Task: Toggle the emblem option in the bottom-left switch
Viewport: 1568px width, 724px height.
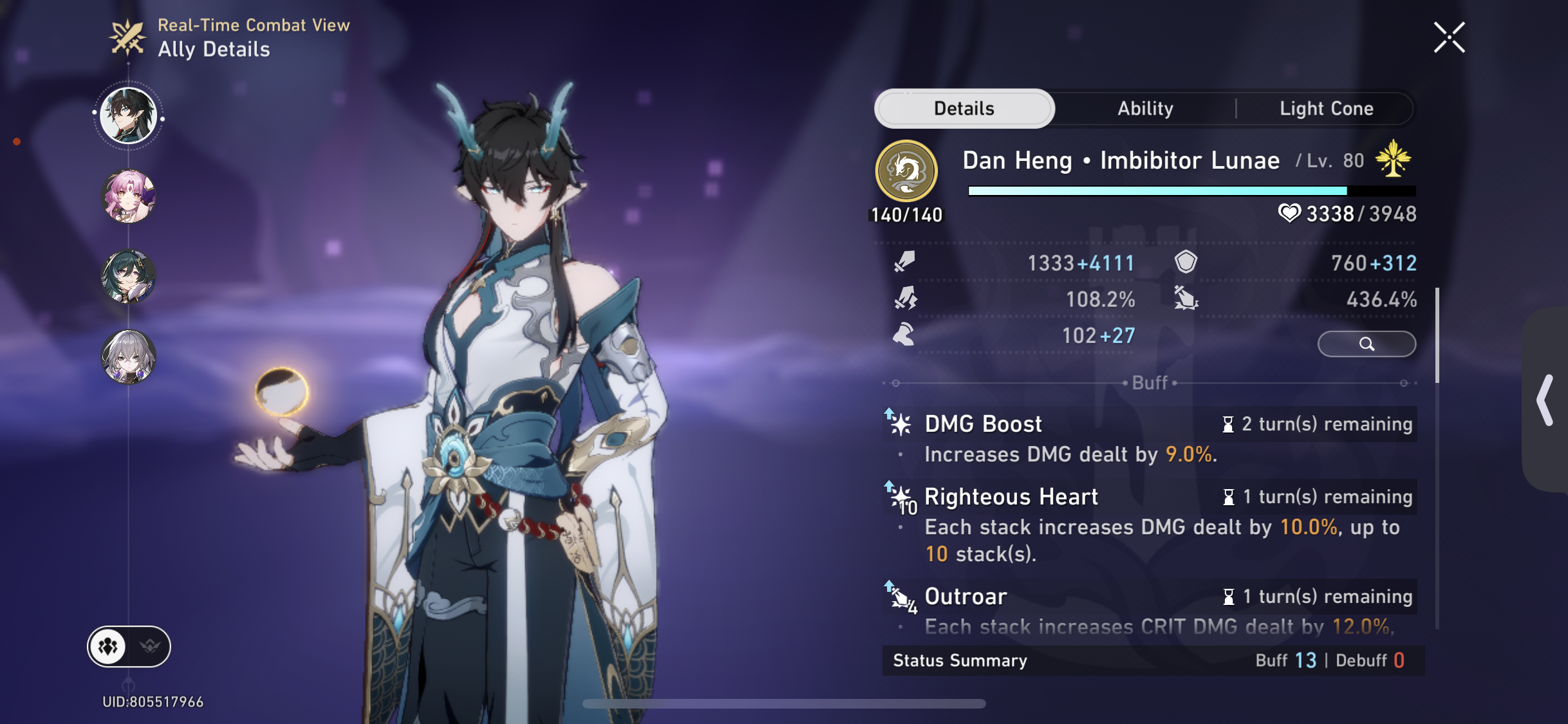Action: [x=149, y=646]
